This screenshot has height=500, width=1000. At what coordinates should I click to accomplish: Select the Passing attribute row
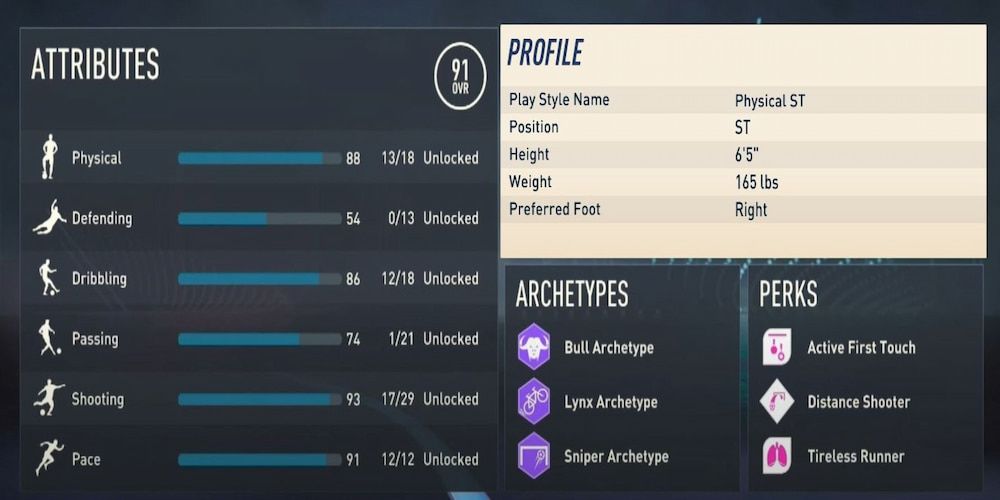[x=258, y=339]
